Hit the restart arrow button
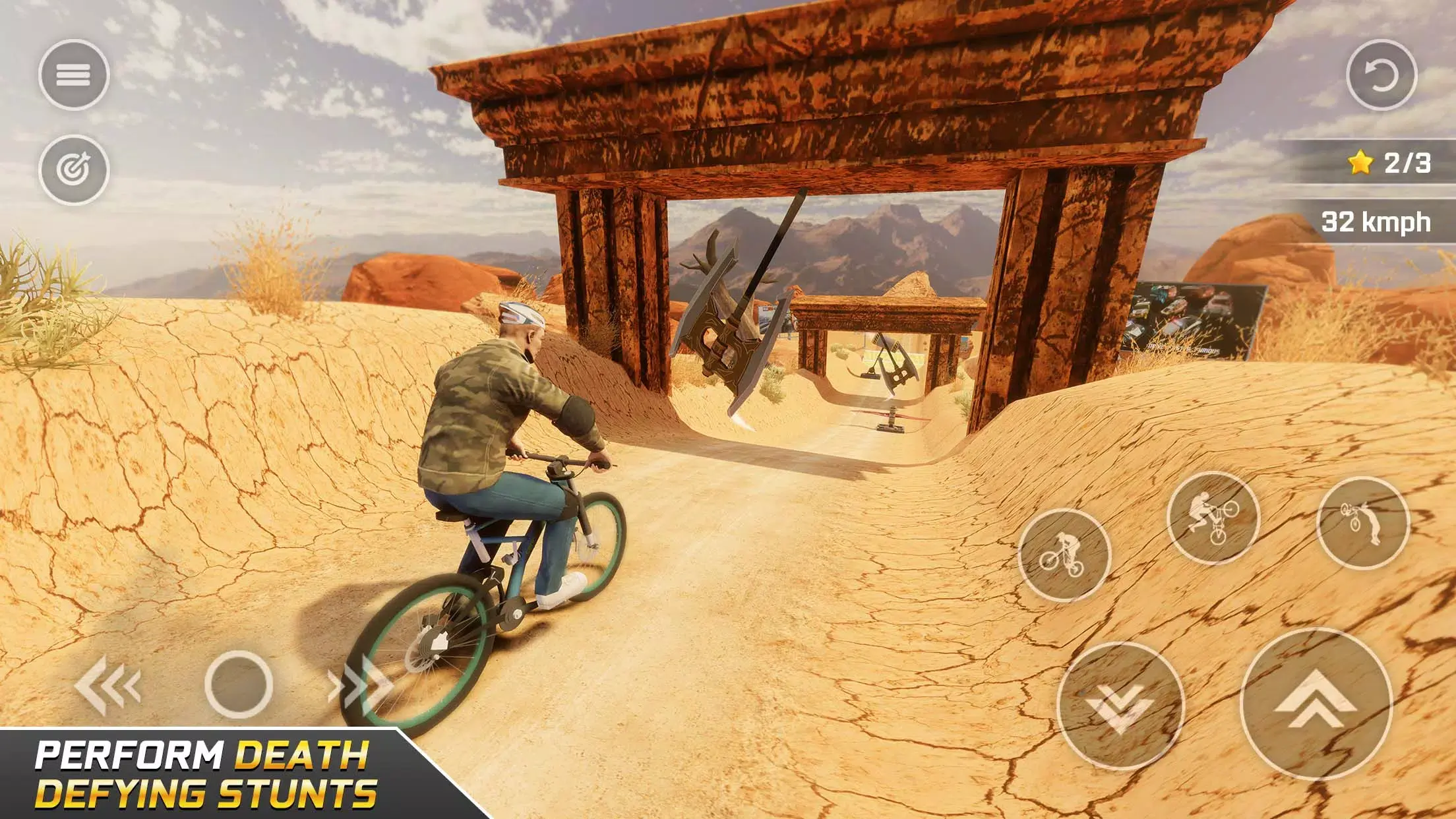Screen dimensions: 1456x819 tap(1381, 75)
